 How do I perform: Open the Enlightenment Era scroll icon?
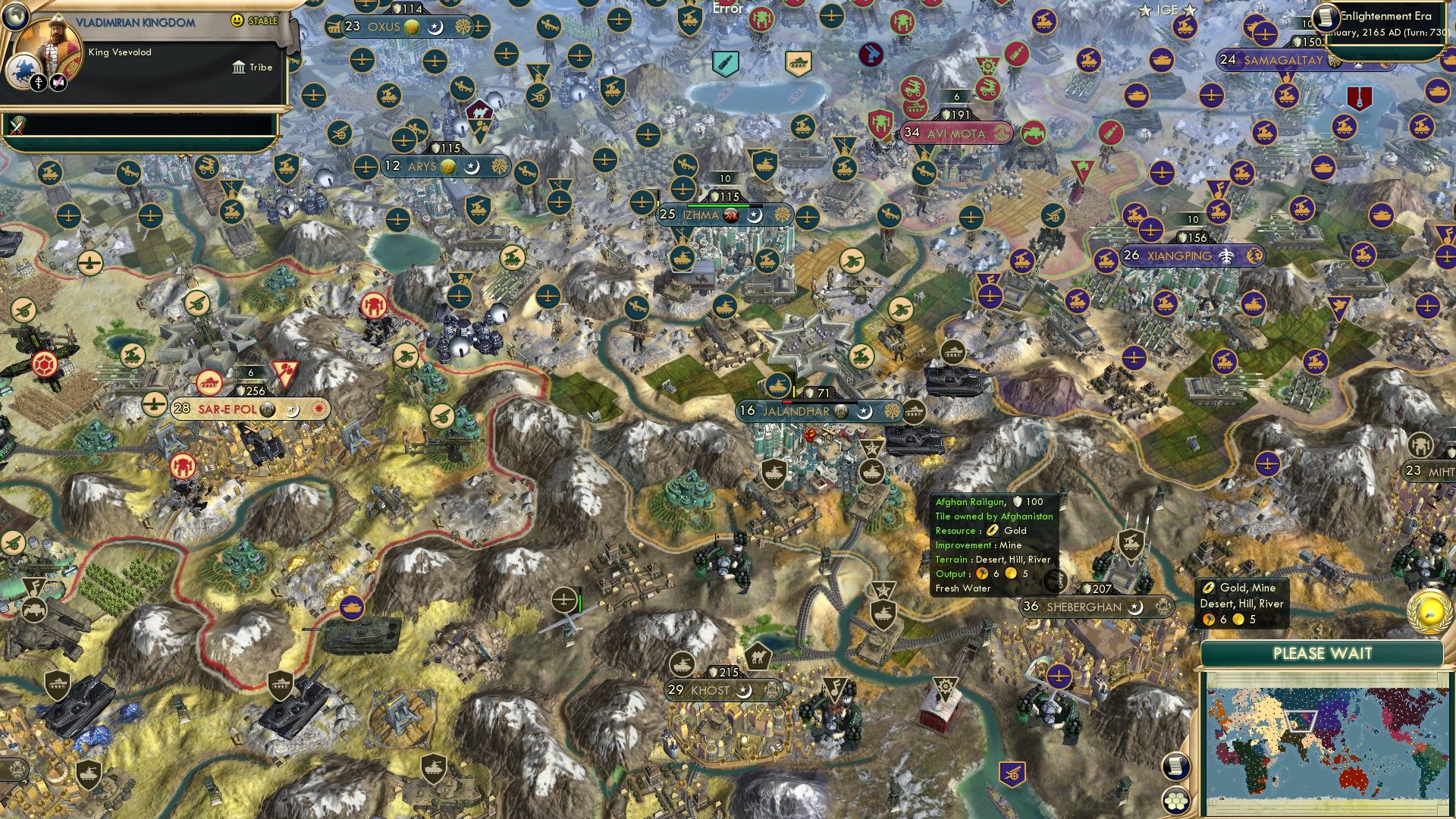(x=1325, y=17)
